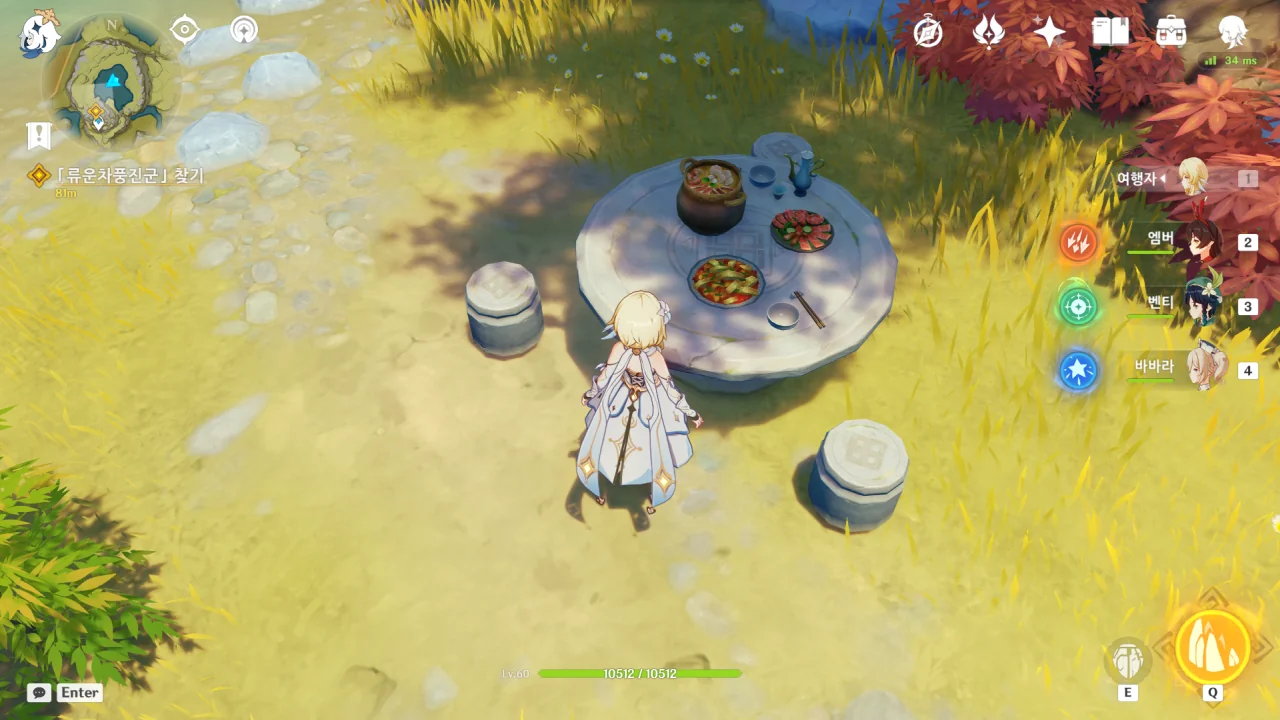1280x720 pixels.
Task: Unleash the glowing elemental burst
Action: (x=1212, y=648)
